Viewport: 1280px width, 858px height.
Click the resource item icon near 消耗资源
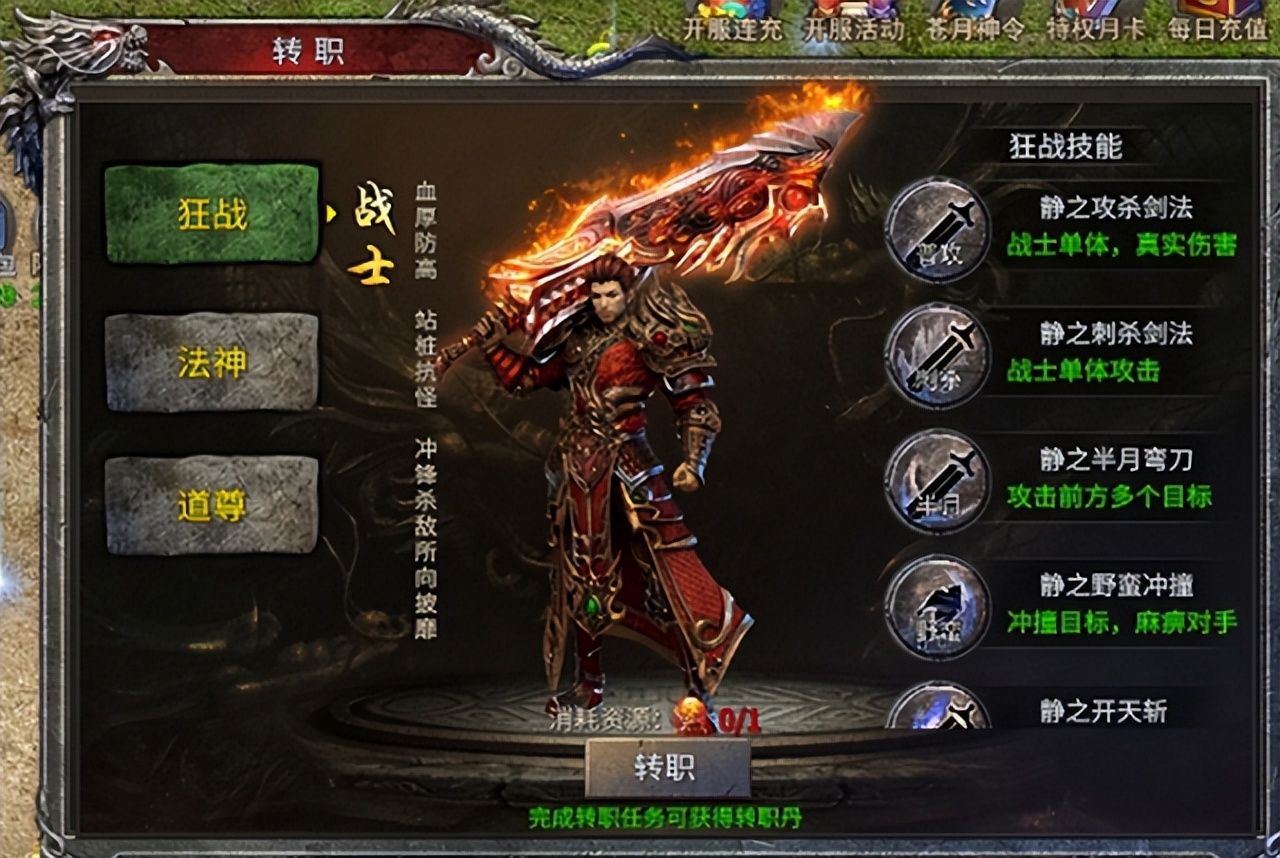pyautogui.click(x=689, y=717)
